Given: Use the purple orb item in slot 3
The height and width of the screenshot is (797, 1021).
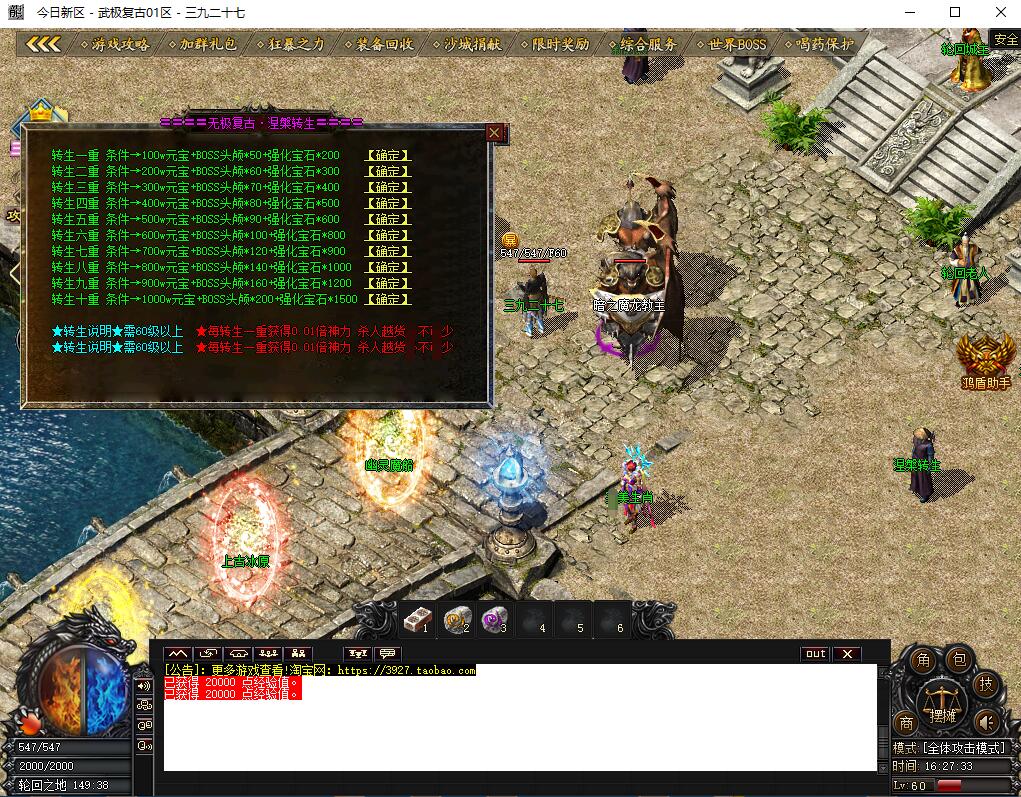Looking at the screenshot, I should pos(492,620).
